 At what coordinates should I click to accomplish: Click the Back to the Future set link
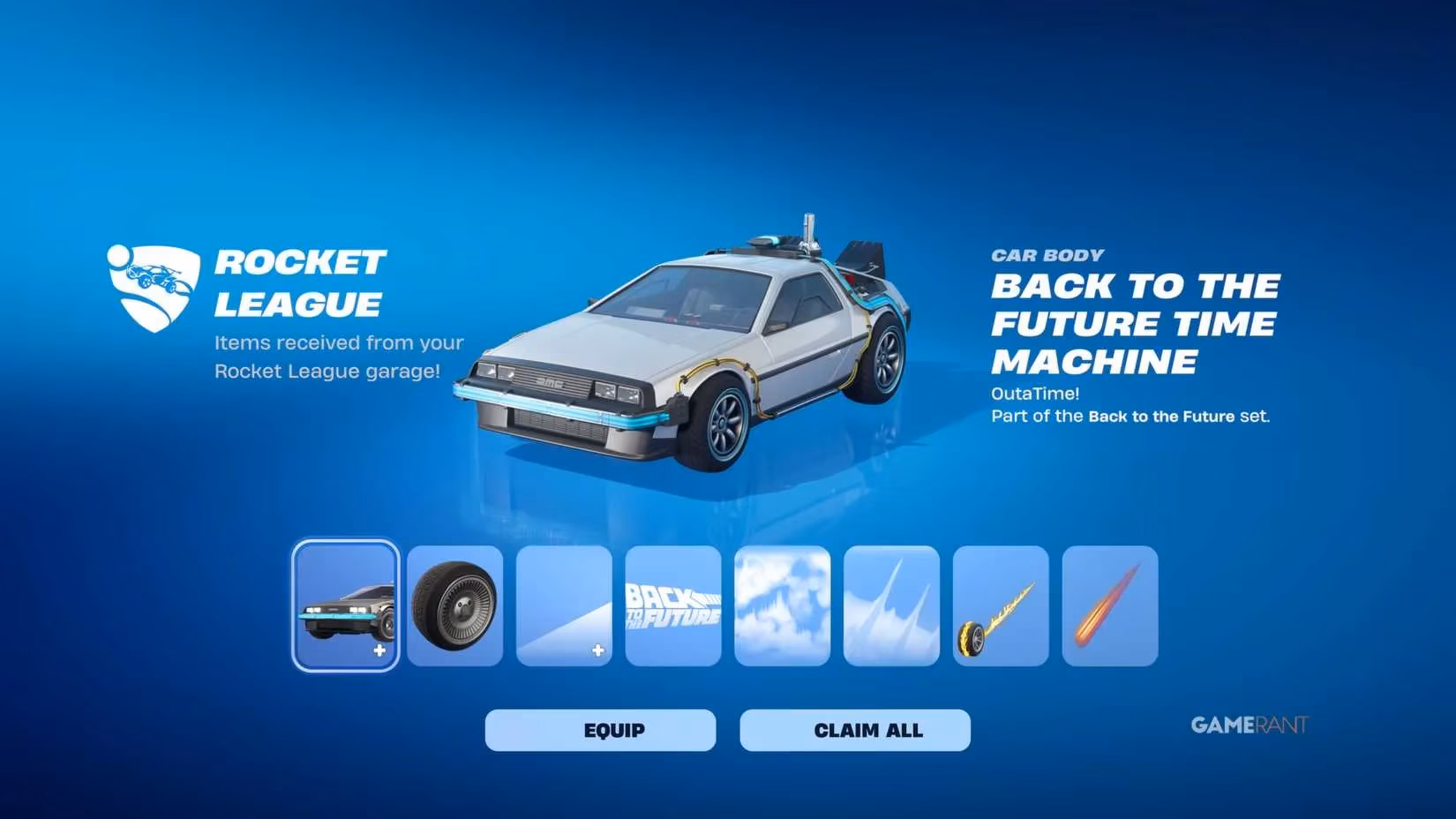click(x=1160, y=416)
